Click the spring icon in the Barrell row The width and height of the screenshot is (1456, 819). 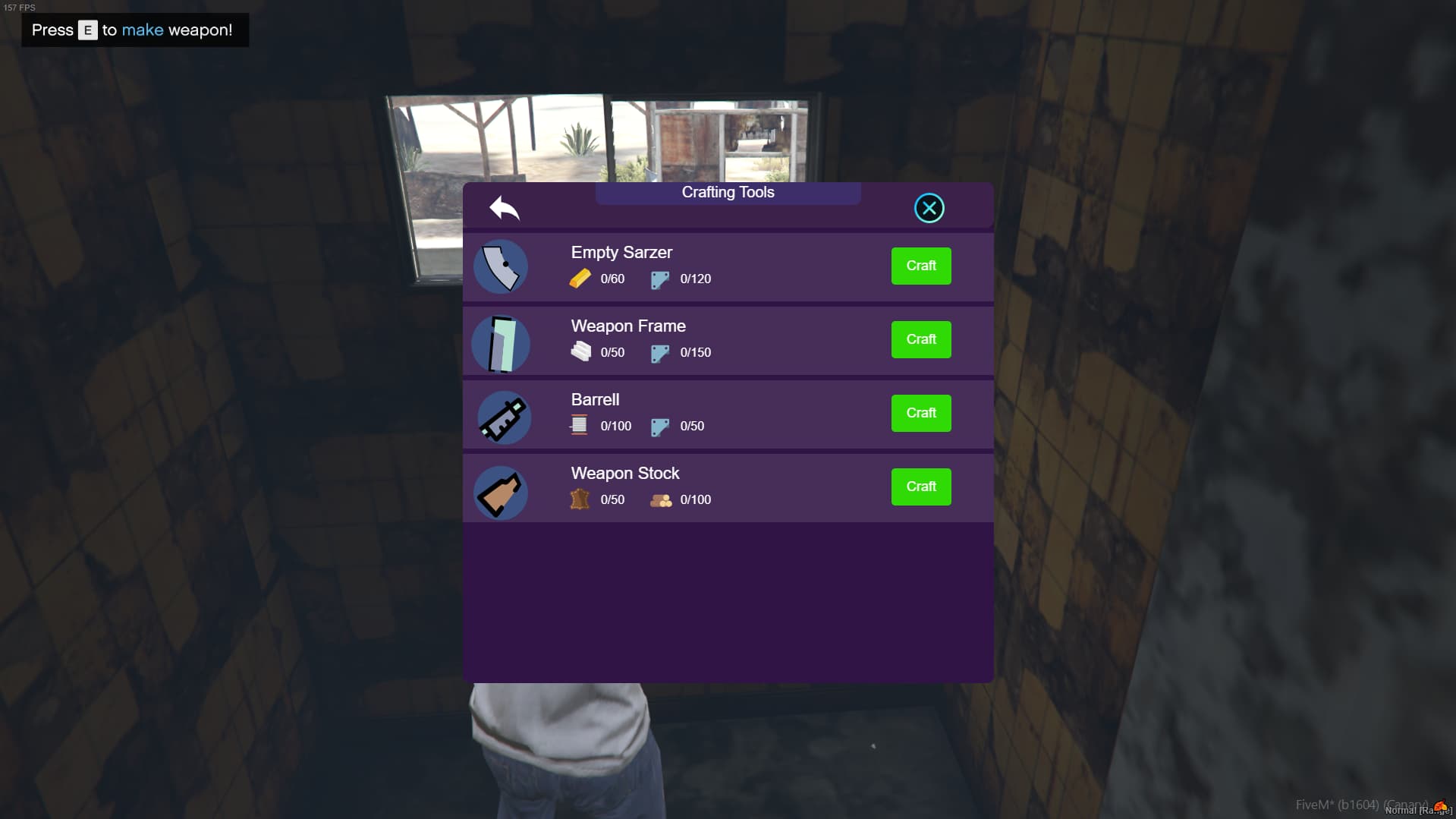tap(577, 425)
